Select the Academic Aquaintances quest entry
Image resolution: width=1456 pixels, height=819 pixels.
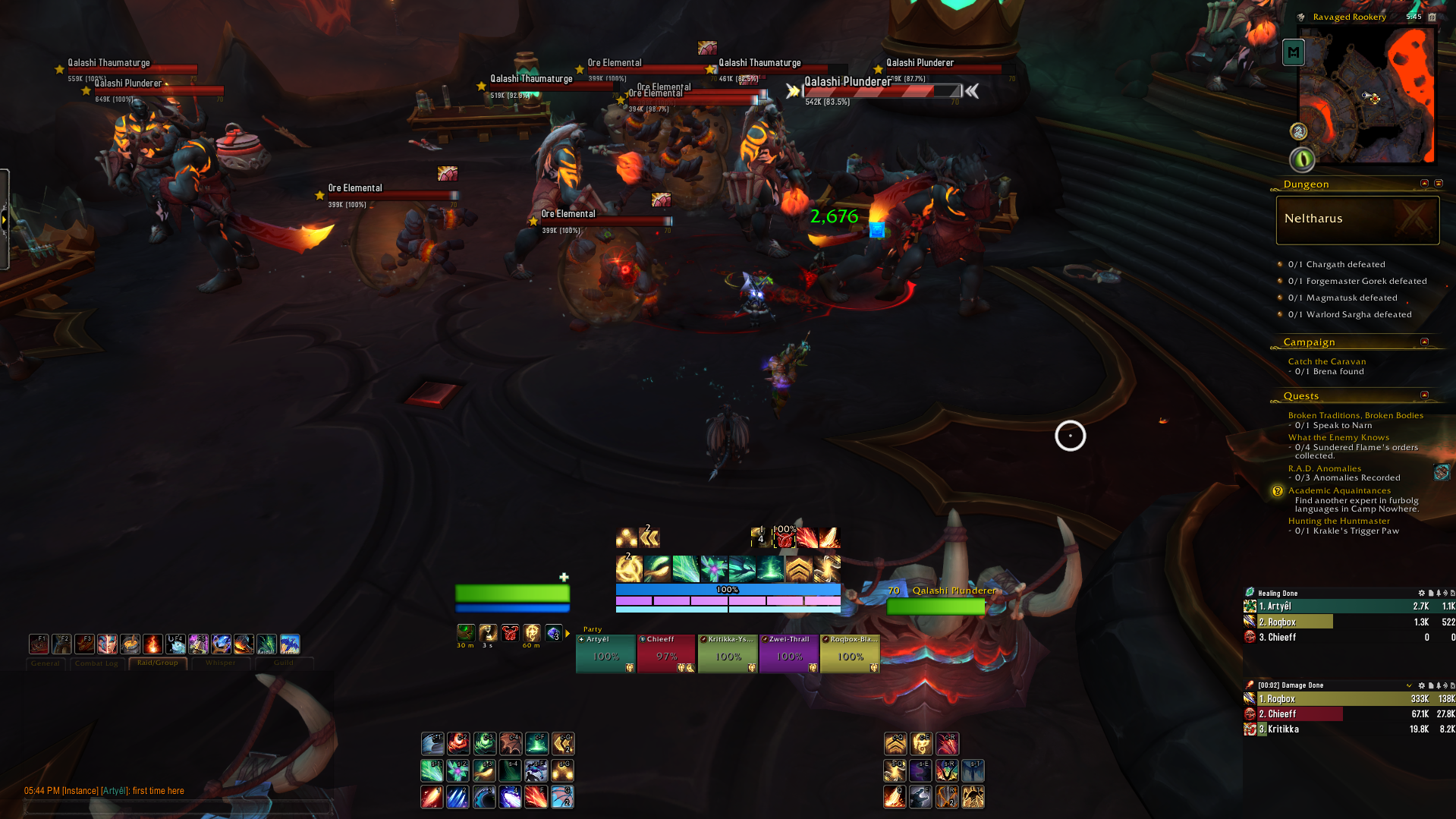[1339, 490]
